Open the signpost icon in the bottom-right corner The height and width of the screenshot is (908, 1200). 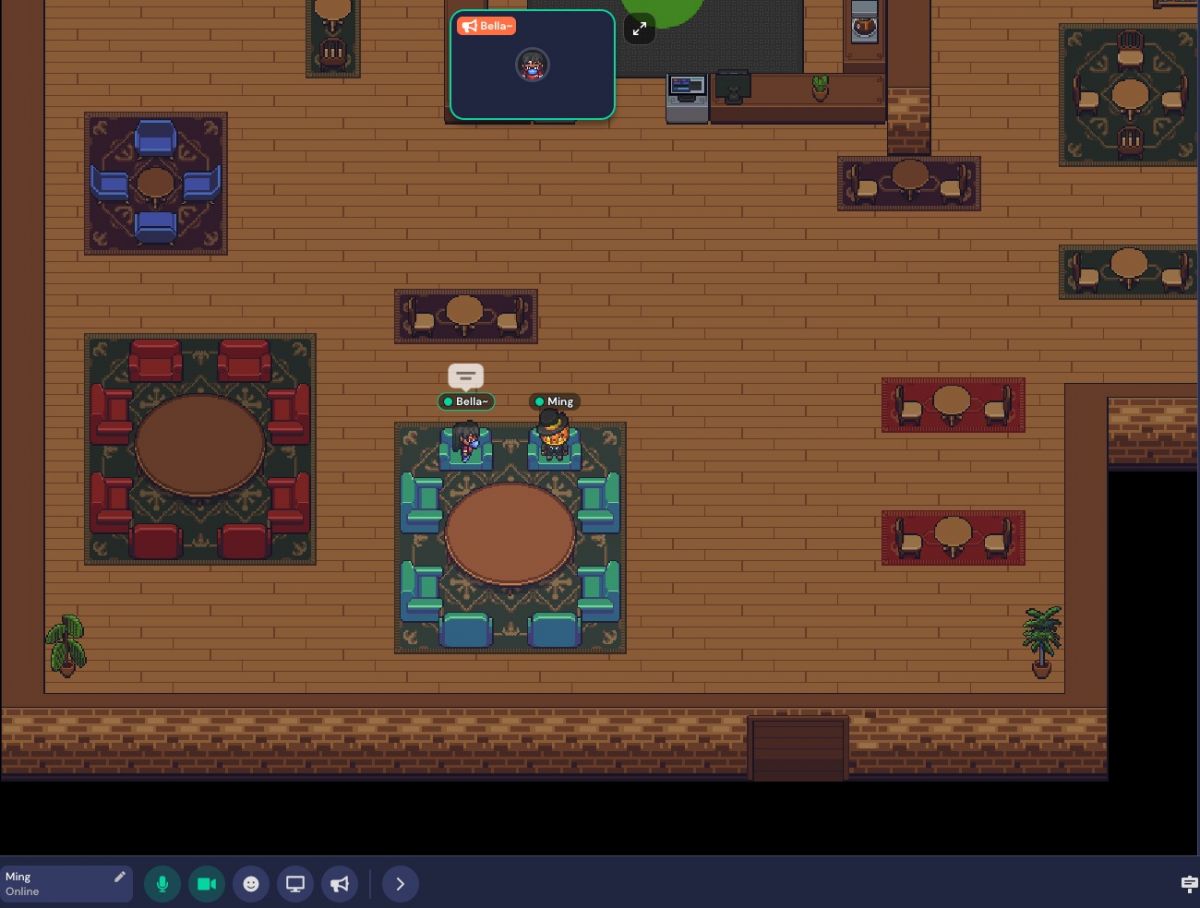[1189, 883]
